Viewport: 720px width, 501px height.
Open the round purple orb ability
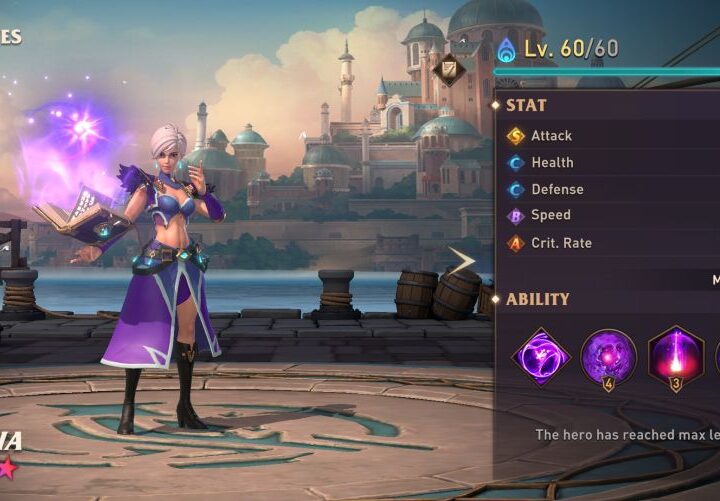click(x=608, y=357)
